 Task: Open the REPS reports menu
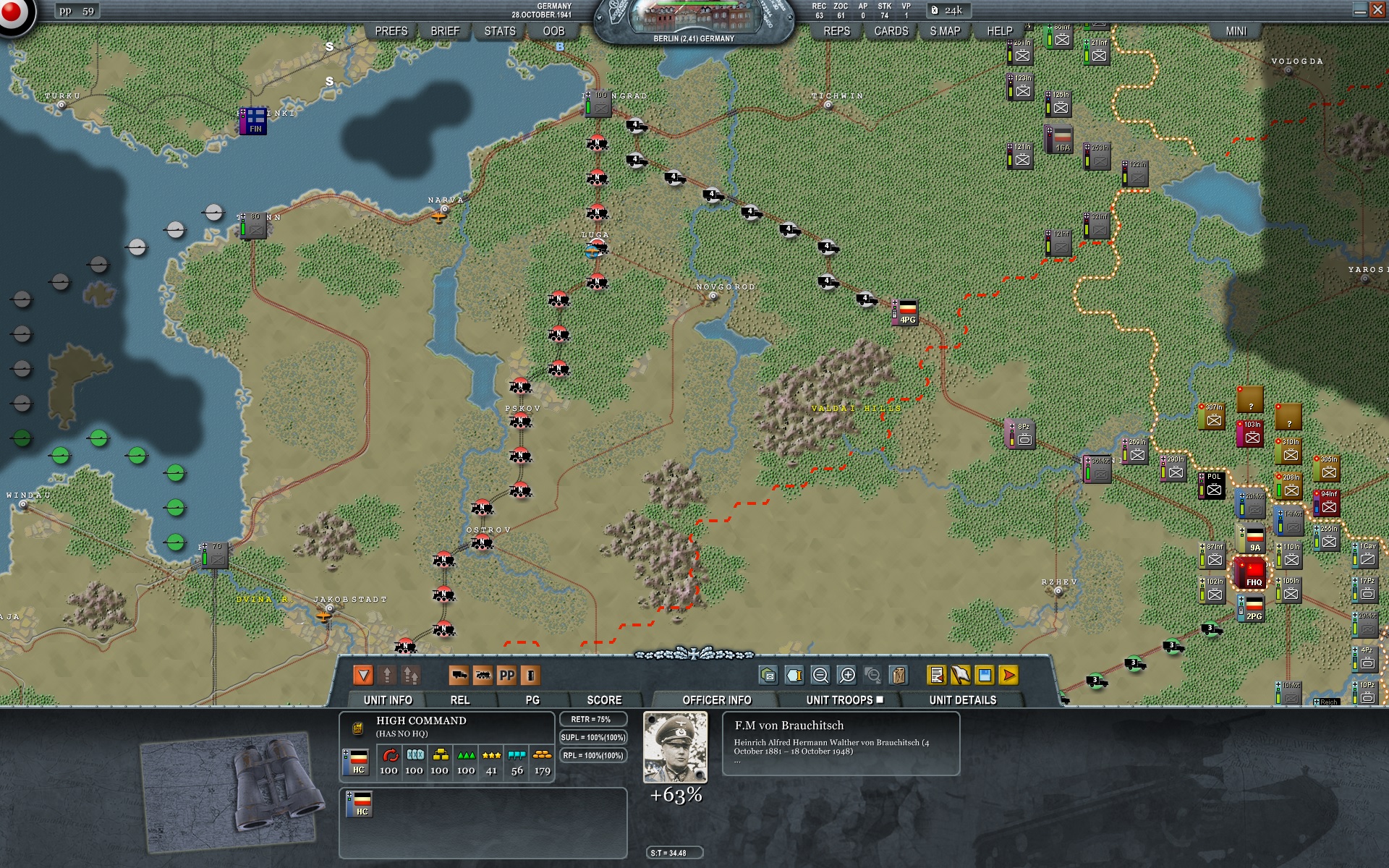836,31
